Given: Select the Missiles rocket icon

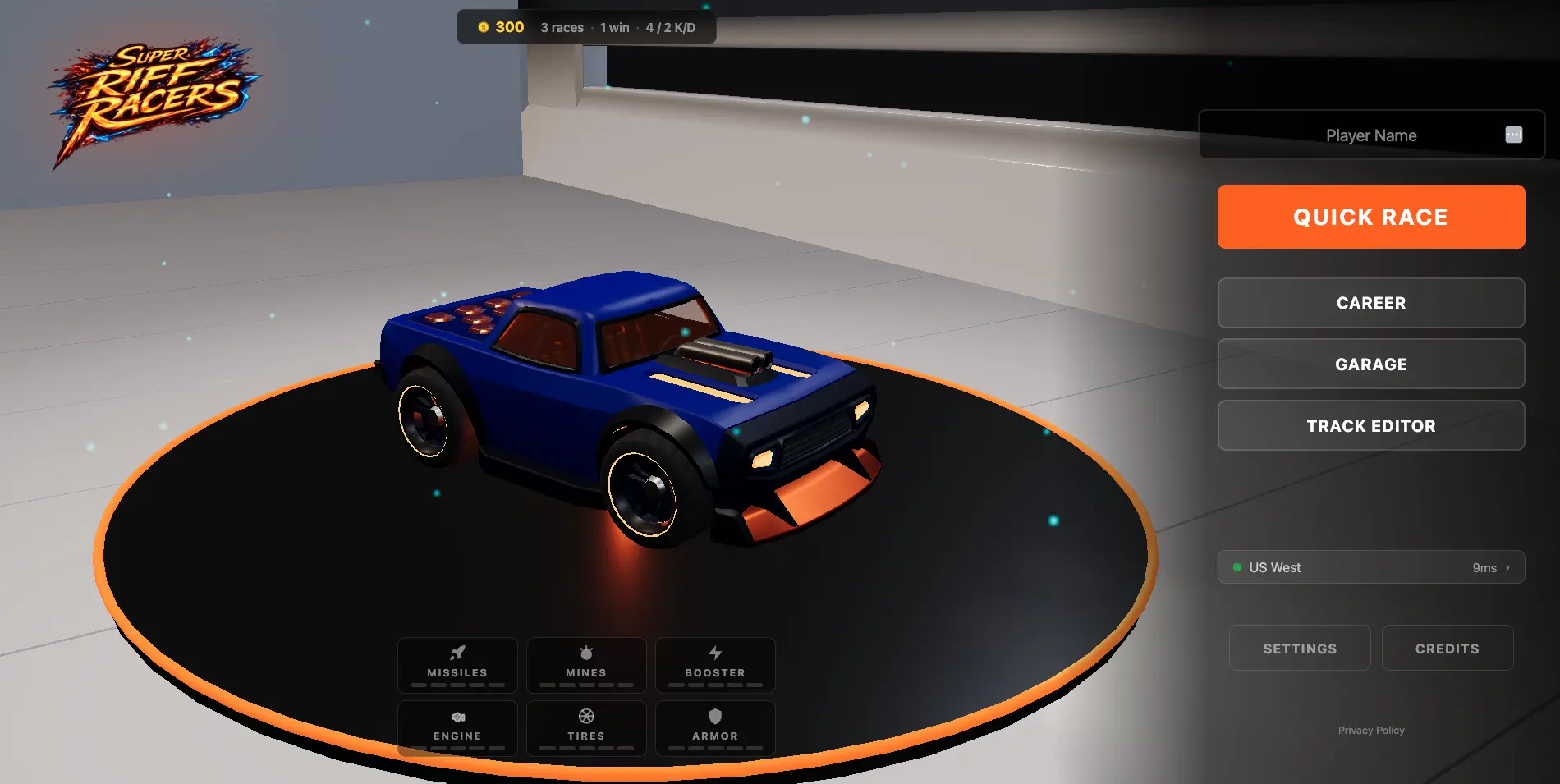Looking at the screenshot, I should 457,652.
